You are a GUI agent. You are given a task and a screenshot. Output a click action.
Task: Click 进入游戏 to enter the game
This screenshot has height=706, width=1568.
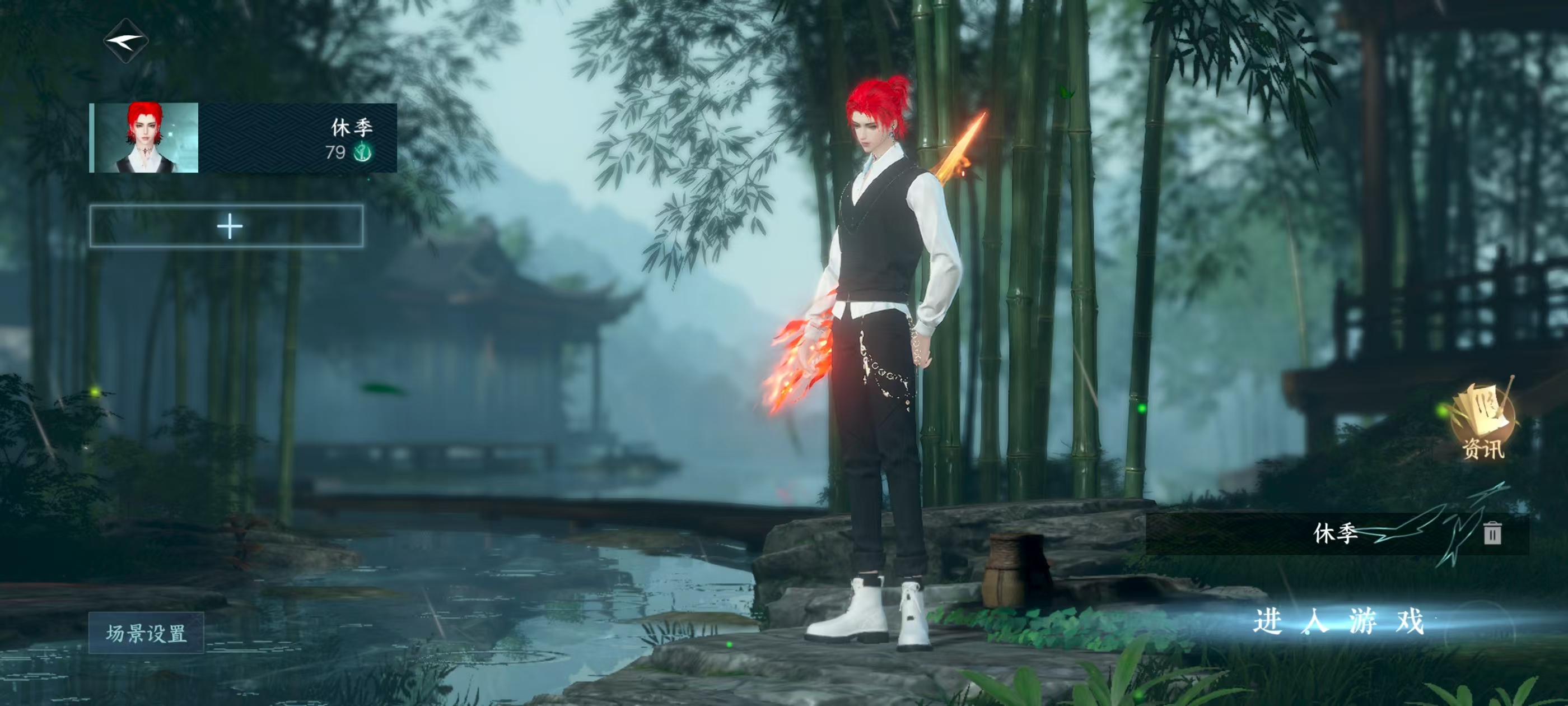(x=1338, y=622)
